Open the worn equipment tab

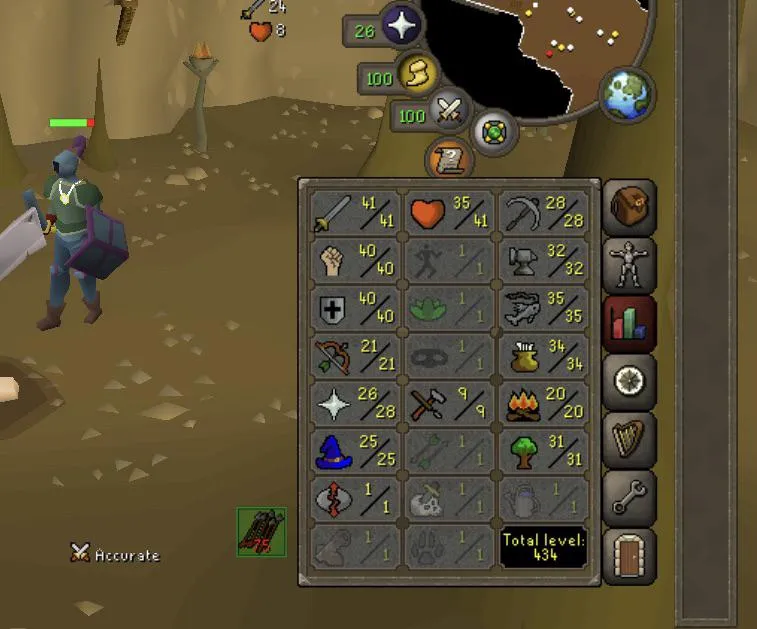pos(631,264)
